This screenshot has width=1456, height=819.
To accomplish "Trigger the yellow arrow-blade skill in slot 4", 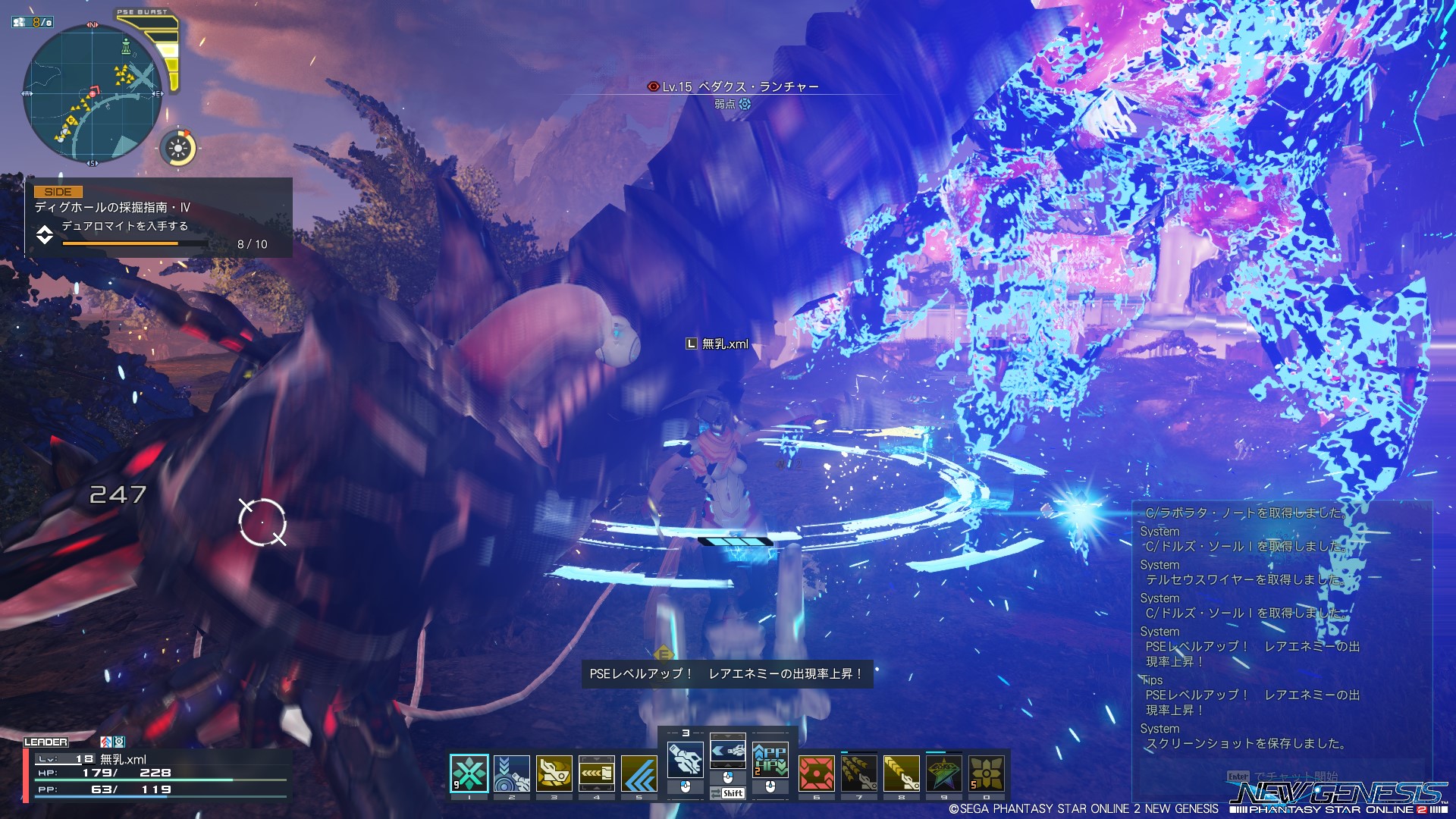I will tap(597, 773).
